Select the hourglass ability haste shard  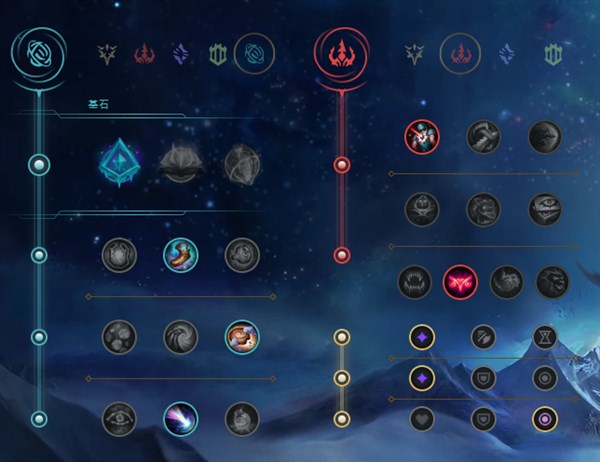point(544,337)
